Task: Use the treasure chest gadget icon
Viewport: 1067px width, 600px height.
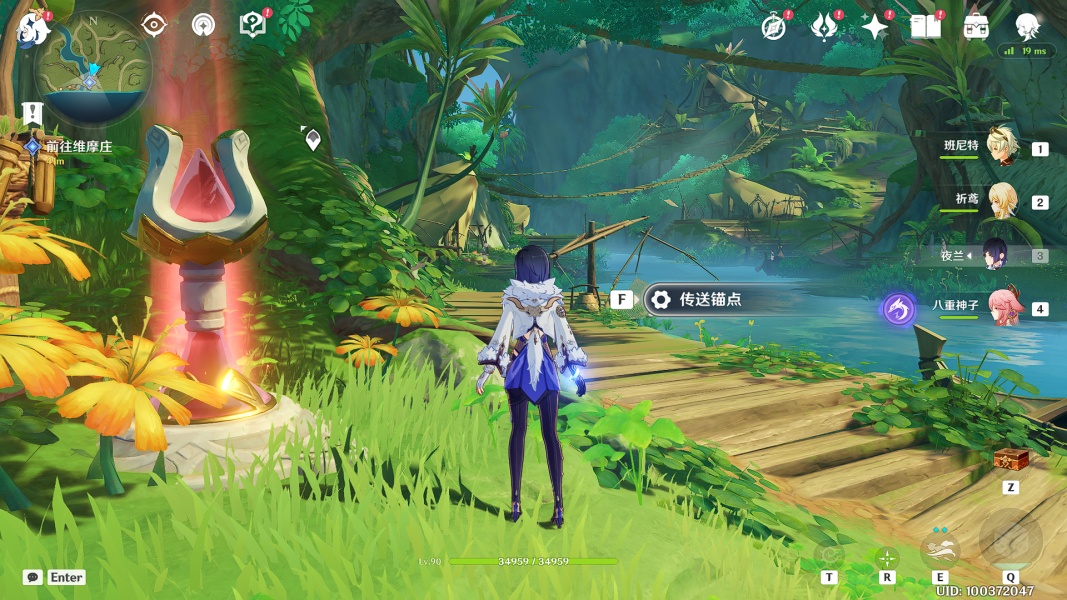Action: click(x=1011, y=459)
